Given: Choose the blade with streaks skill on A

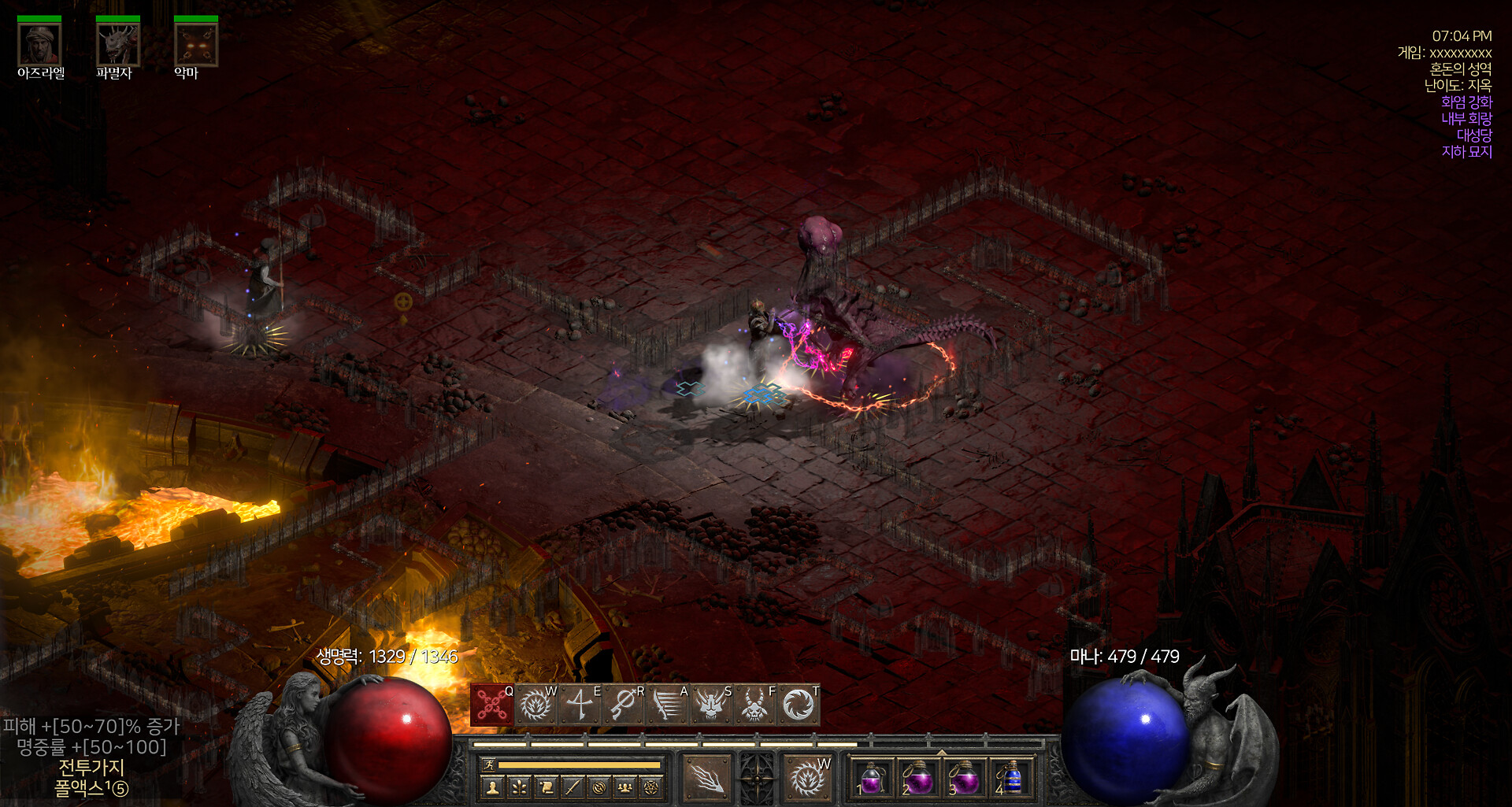Looking at the screenshot, I should [x=668, y=705].
